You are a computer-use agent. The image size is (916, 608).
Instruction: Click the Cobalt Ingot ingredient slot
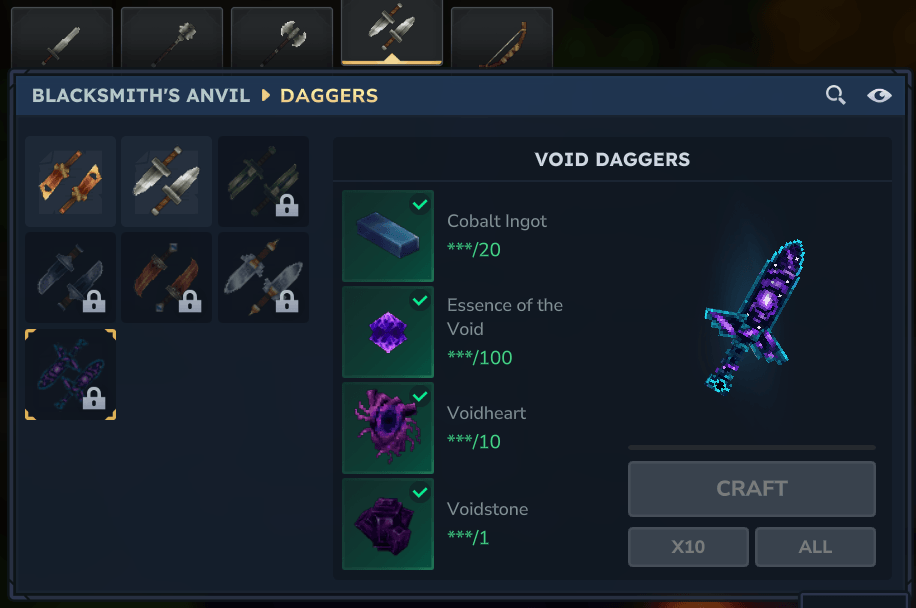(388, 236)
